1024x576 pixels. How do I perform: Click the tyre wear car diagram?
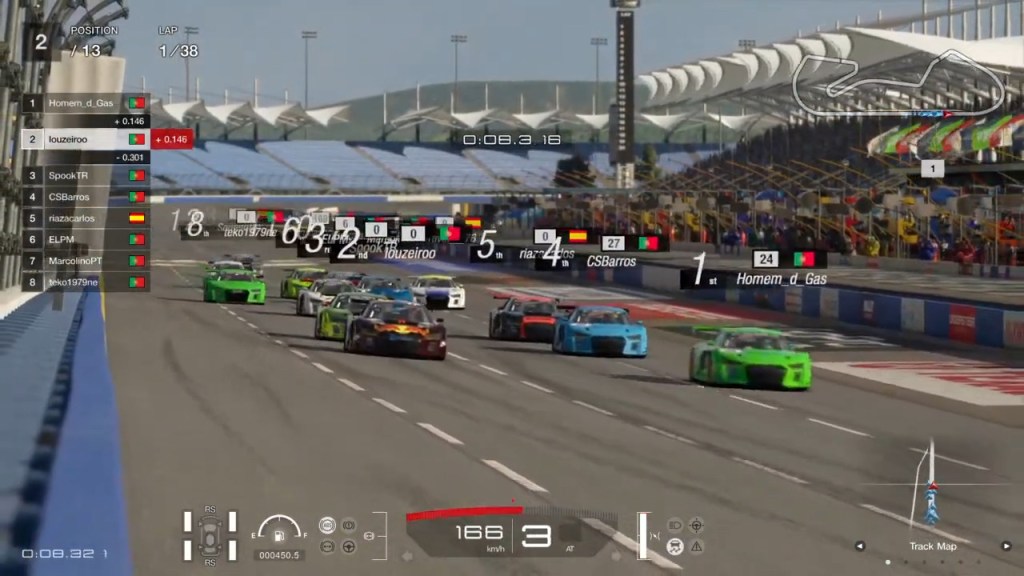tap(210, 535)
